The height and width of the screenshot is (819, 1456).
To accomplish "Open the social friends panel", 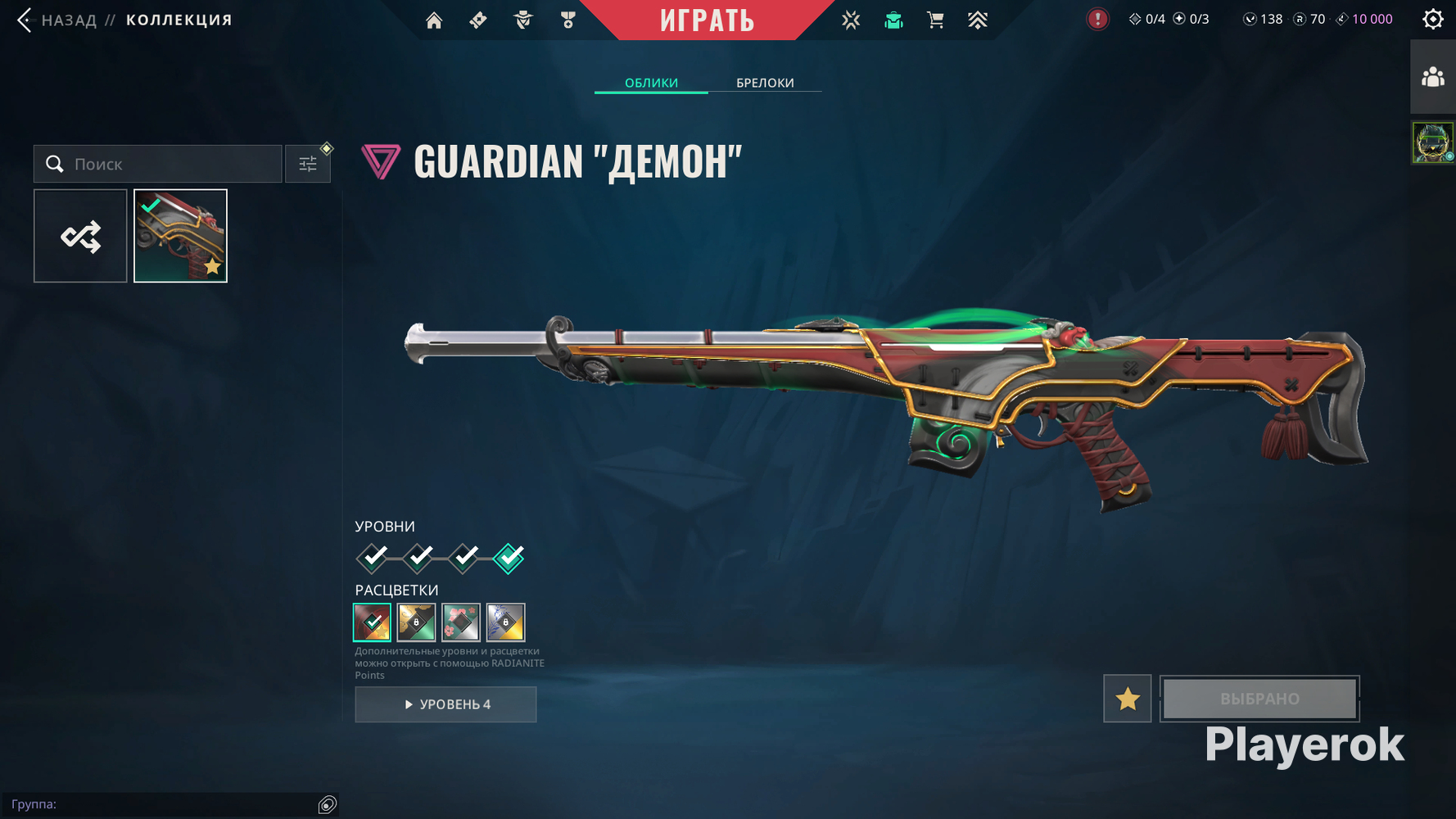I will (1433, 78).
